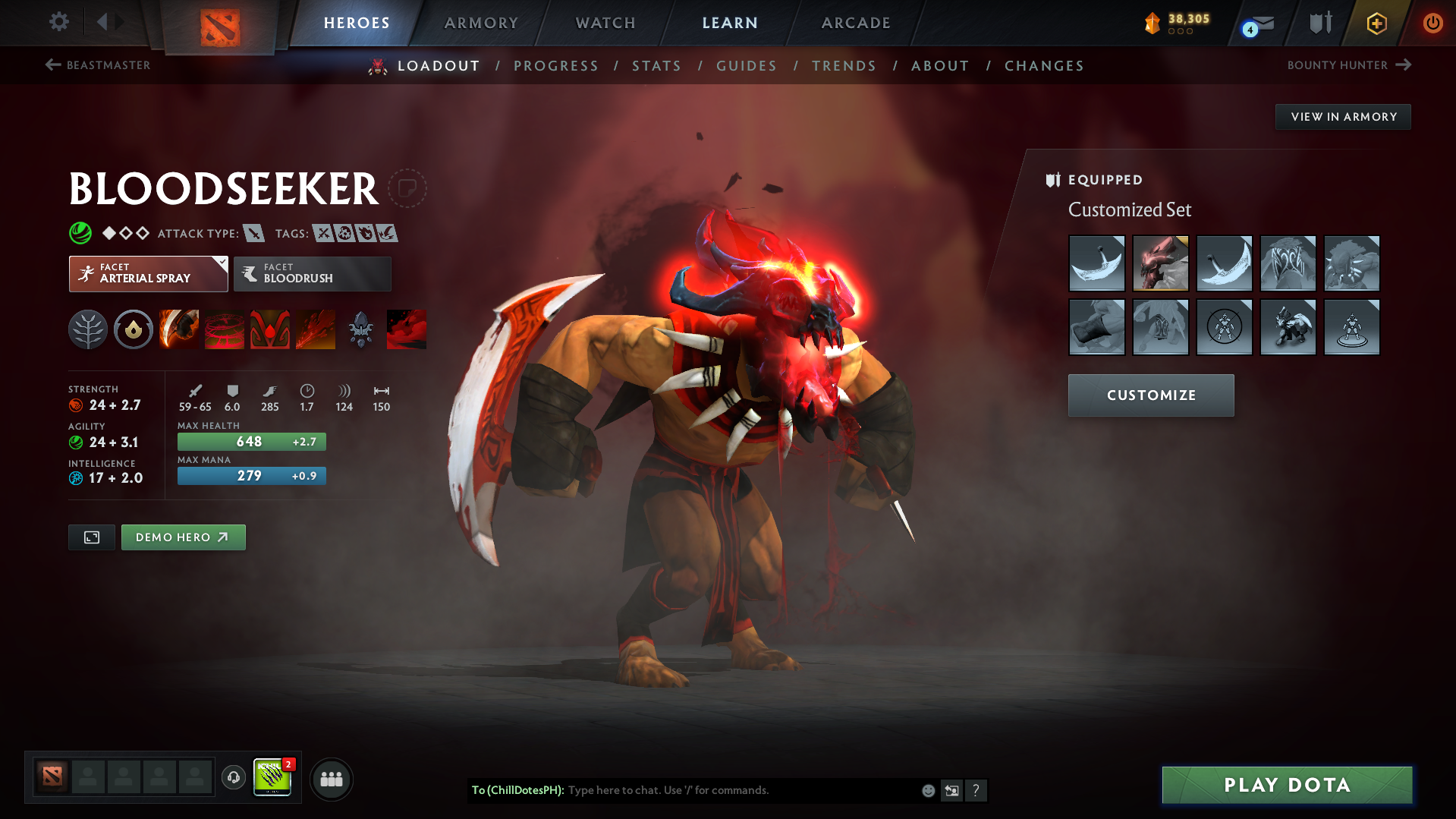Open the settings gear
This screenshot has height=819, width=1456.
(58, 22)
